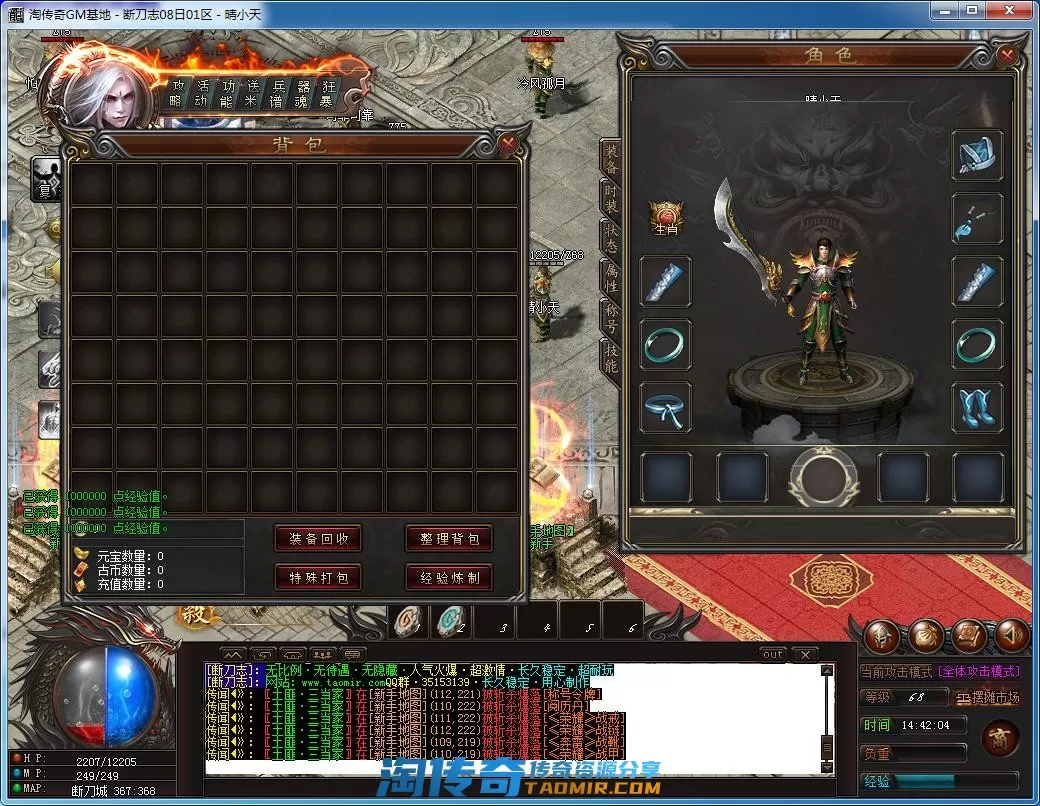Click the 装备回收 equipment recycle button

click(x=318, y=538)
